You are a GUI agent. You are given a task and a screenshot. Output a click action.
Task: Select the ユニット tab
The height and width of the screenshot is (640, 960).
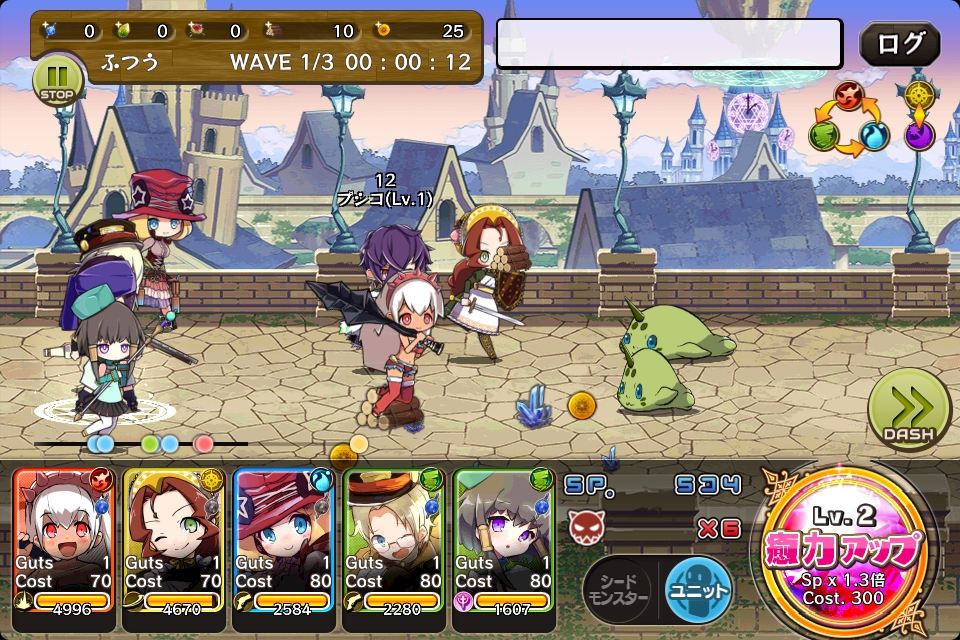pyautogui.click(x=698, y=590)
